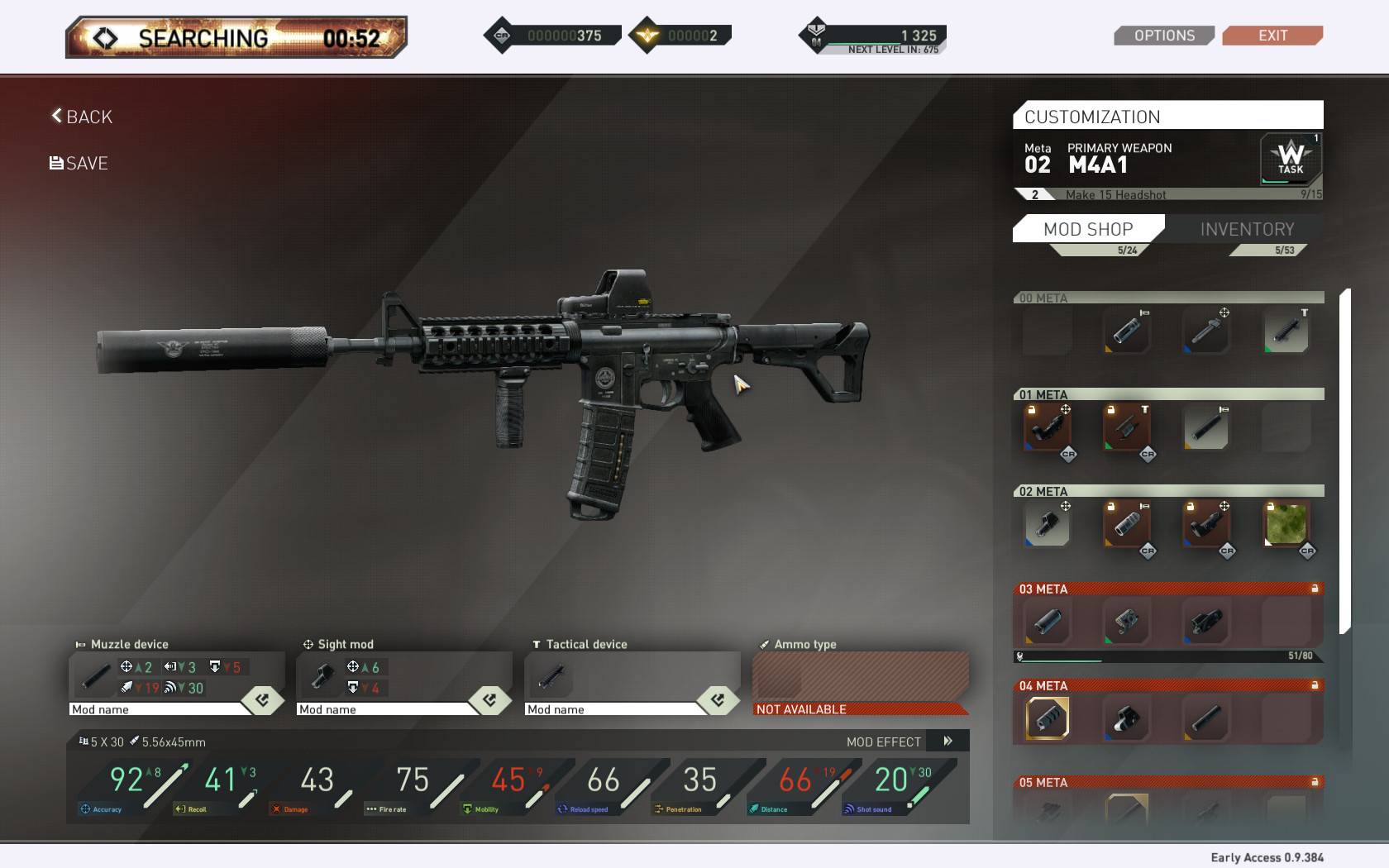Select the muzzle device mod in 00 META

point(1127,331)
